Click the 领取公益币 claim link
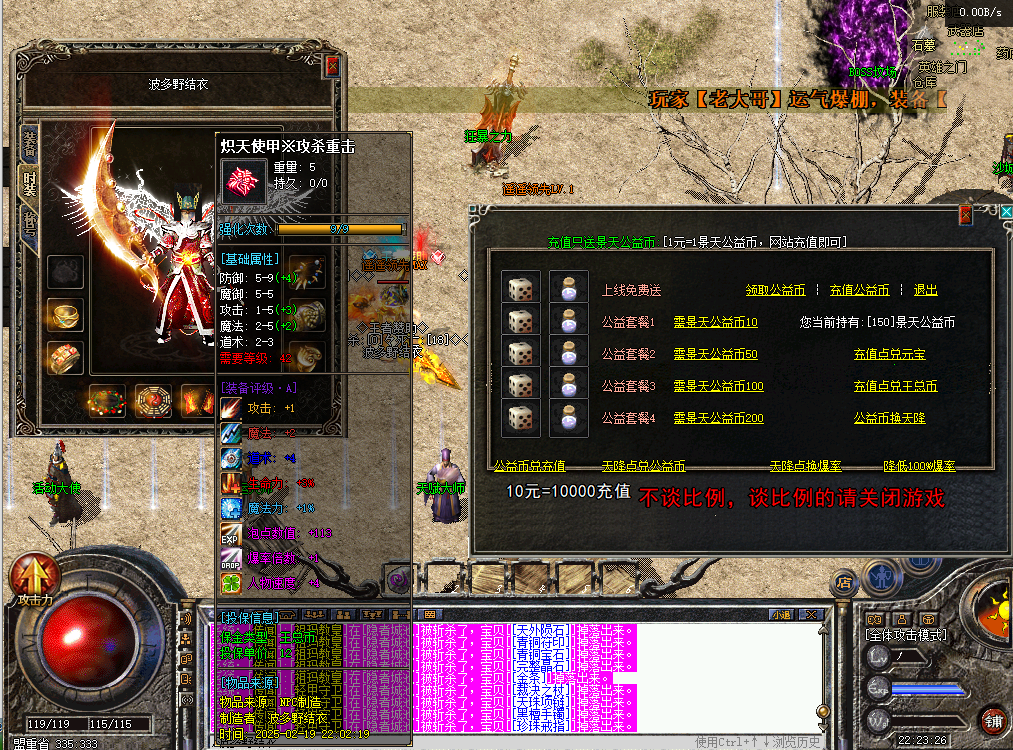Image resolution: width=1013 pixels, height=750 pixels. coord(775,290)
